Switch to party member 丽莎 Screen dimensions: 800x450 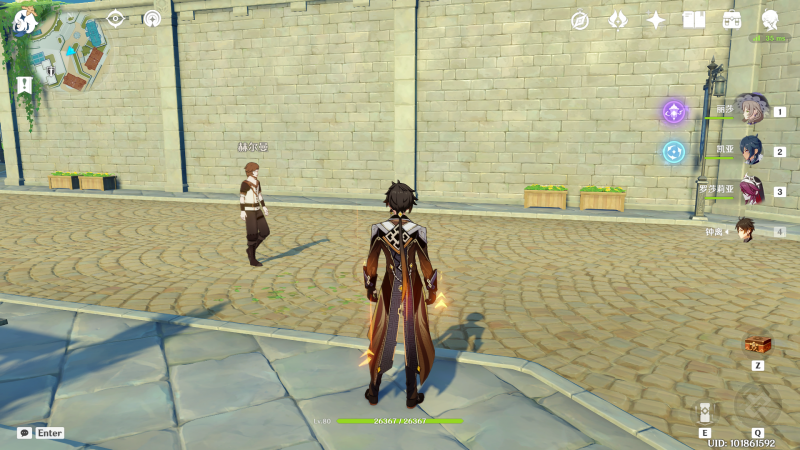(750, 109)
